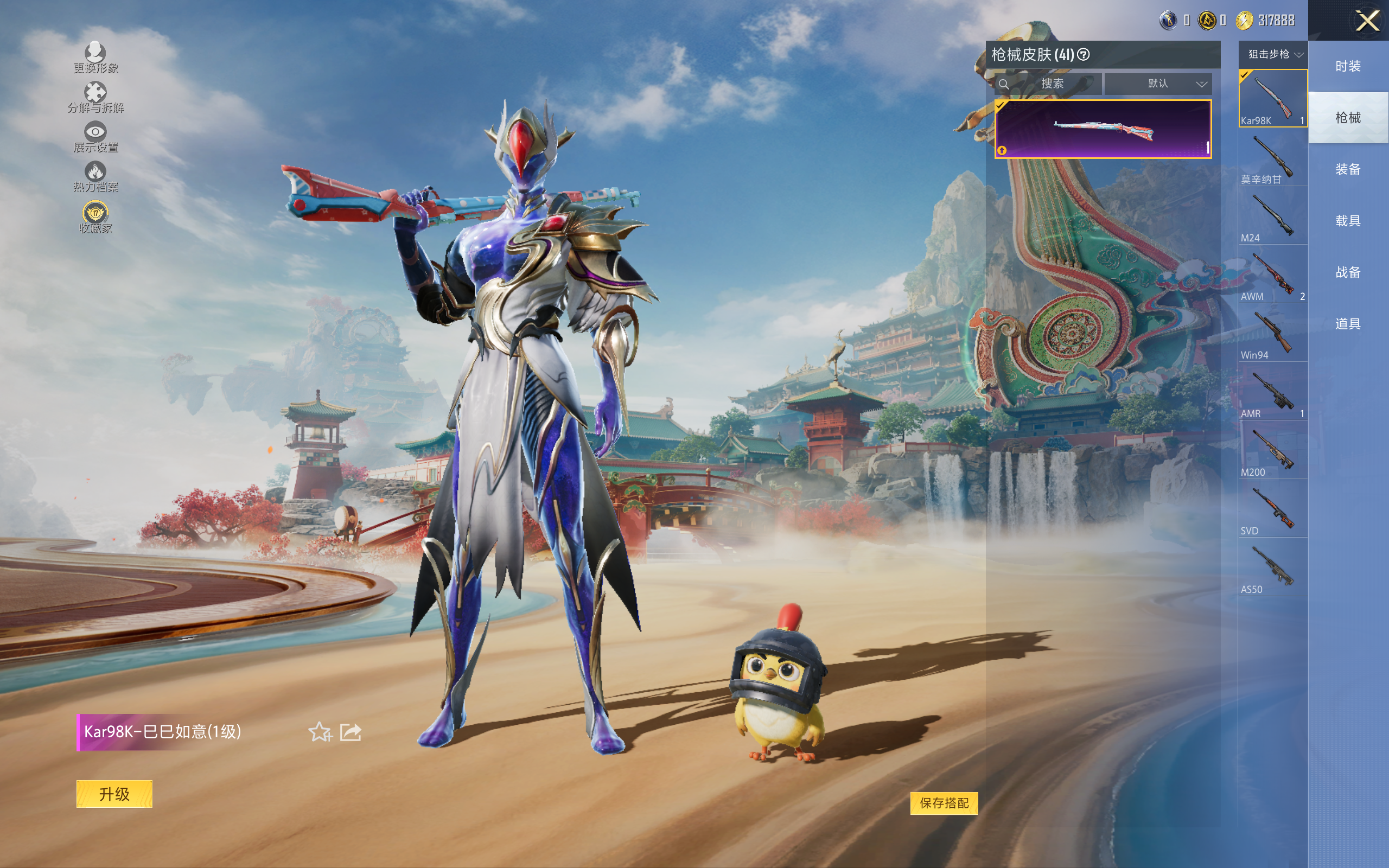The image size is (1389, 868).
Task: Select the M24 sniper rifle entry
Action: [x=1272, y=218]
